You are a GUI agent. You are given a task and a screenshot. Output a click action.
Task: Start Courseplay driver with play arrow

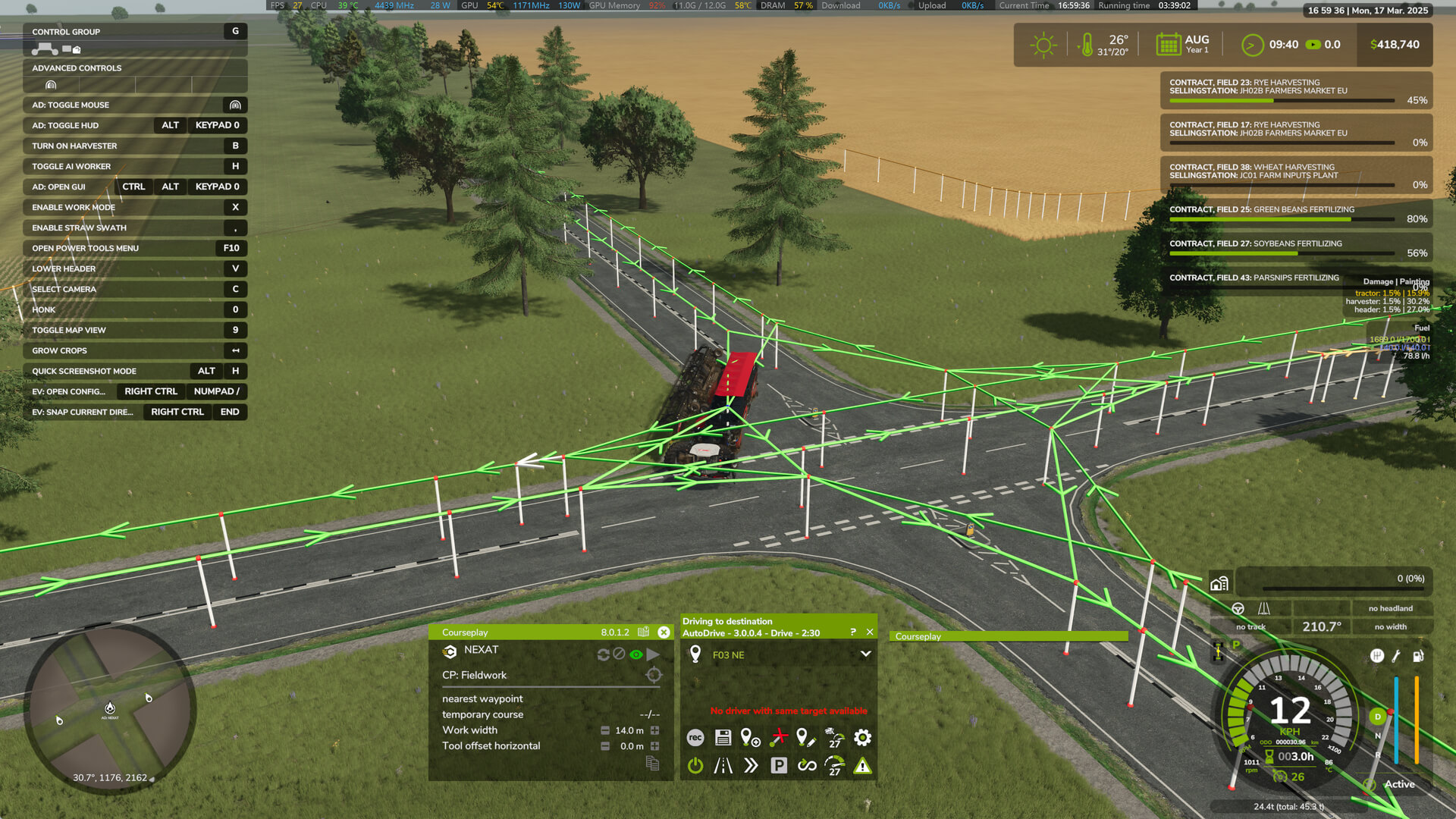point(653,654)
